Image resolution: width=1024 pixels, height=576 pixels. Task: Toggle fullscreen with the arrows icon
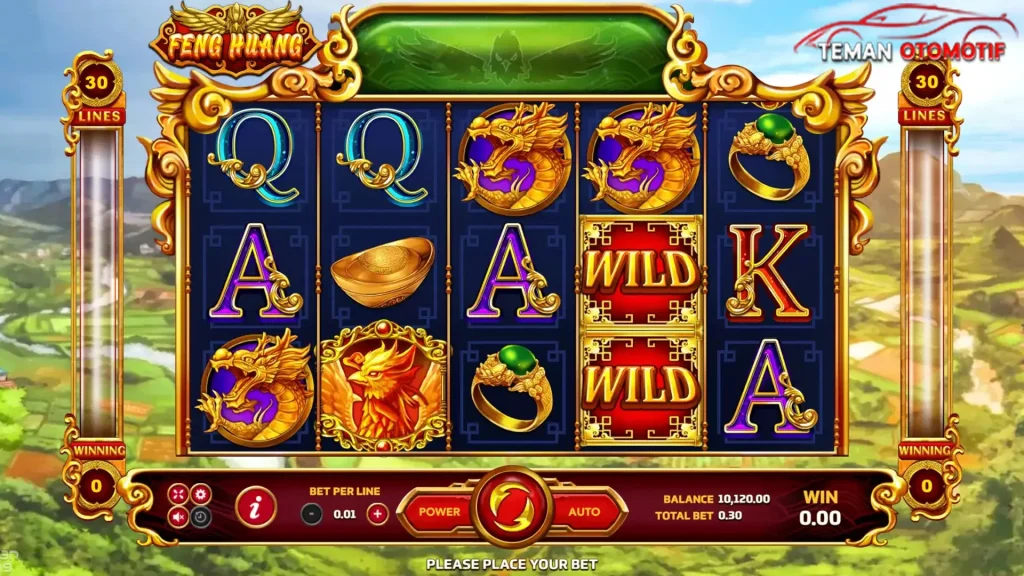[178, 494]
